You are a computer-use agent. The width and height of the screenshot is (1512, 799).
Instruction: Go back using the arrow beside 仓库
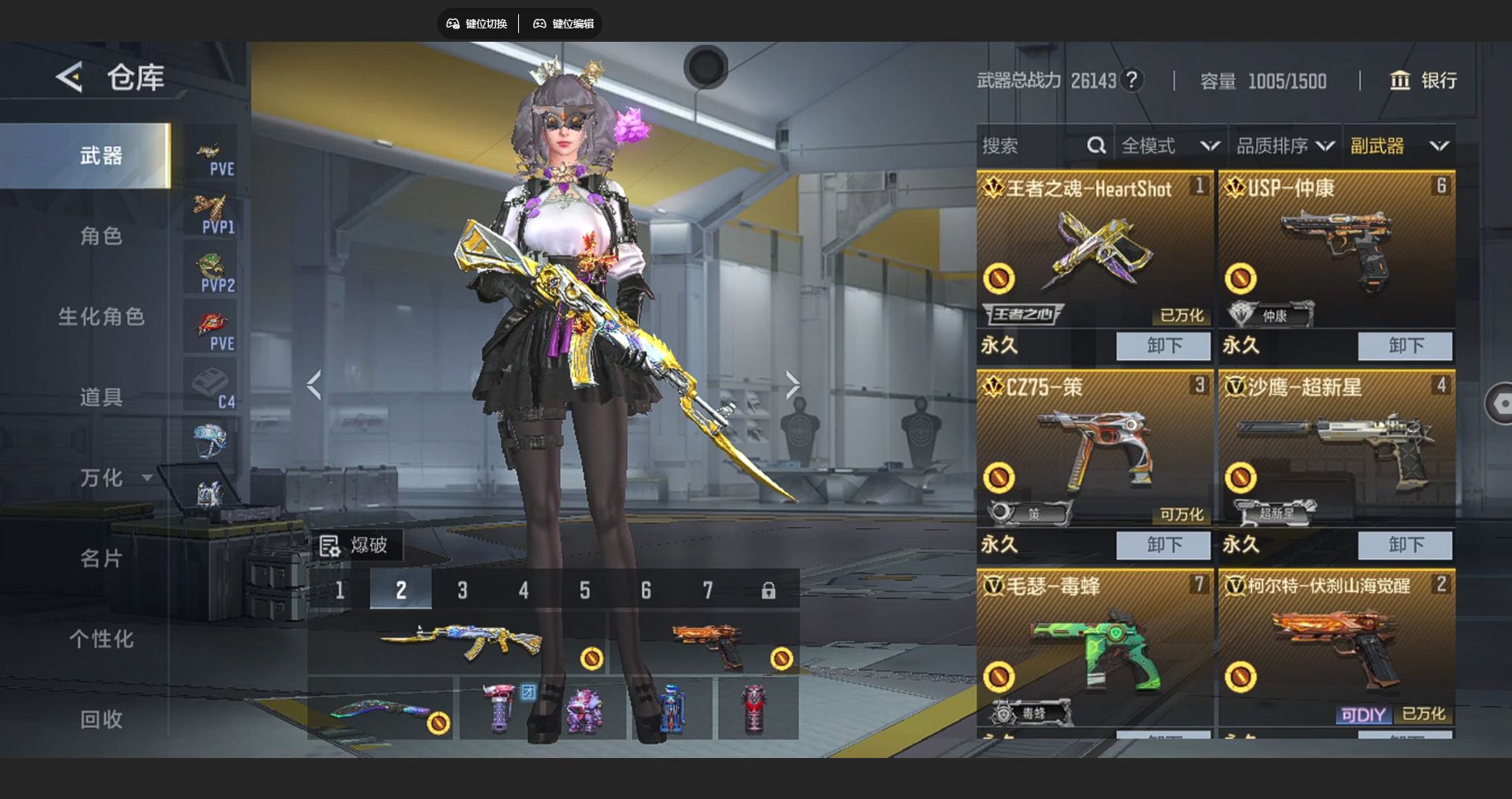pos(69,77)
